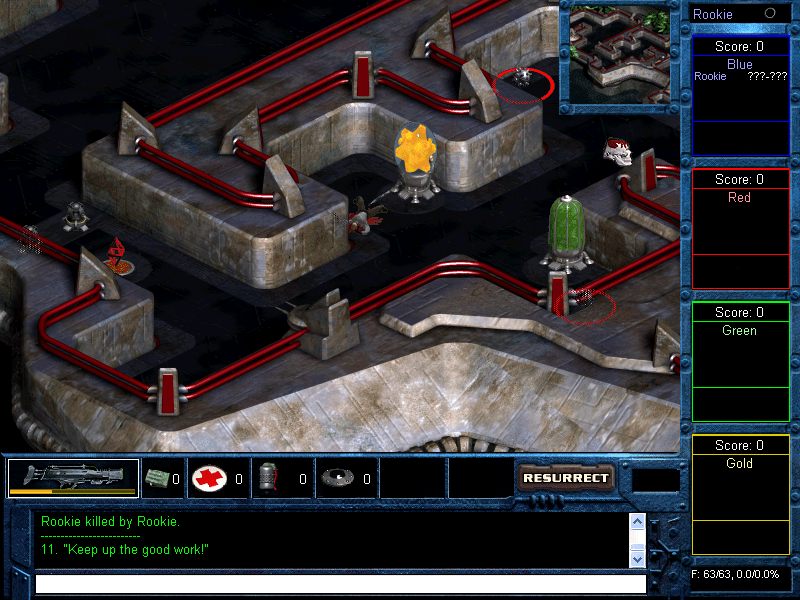Click the message log's down scroll arrow
The width and height of the screenshot is (800, 600).
[637, 560]
